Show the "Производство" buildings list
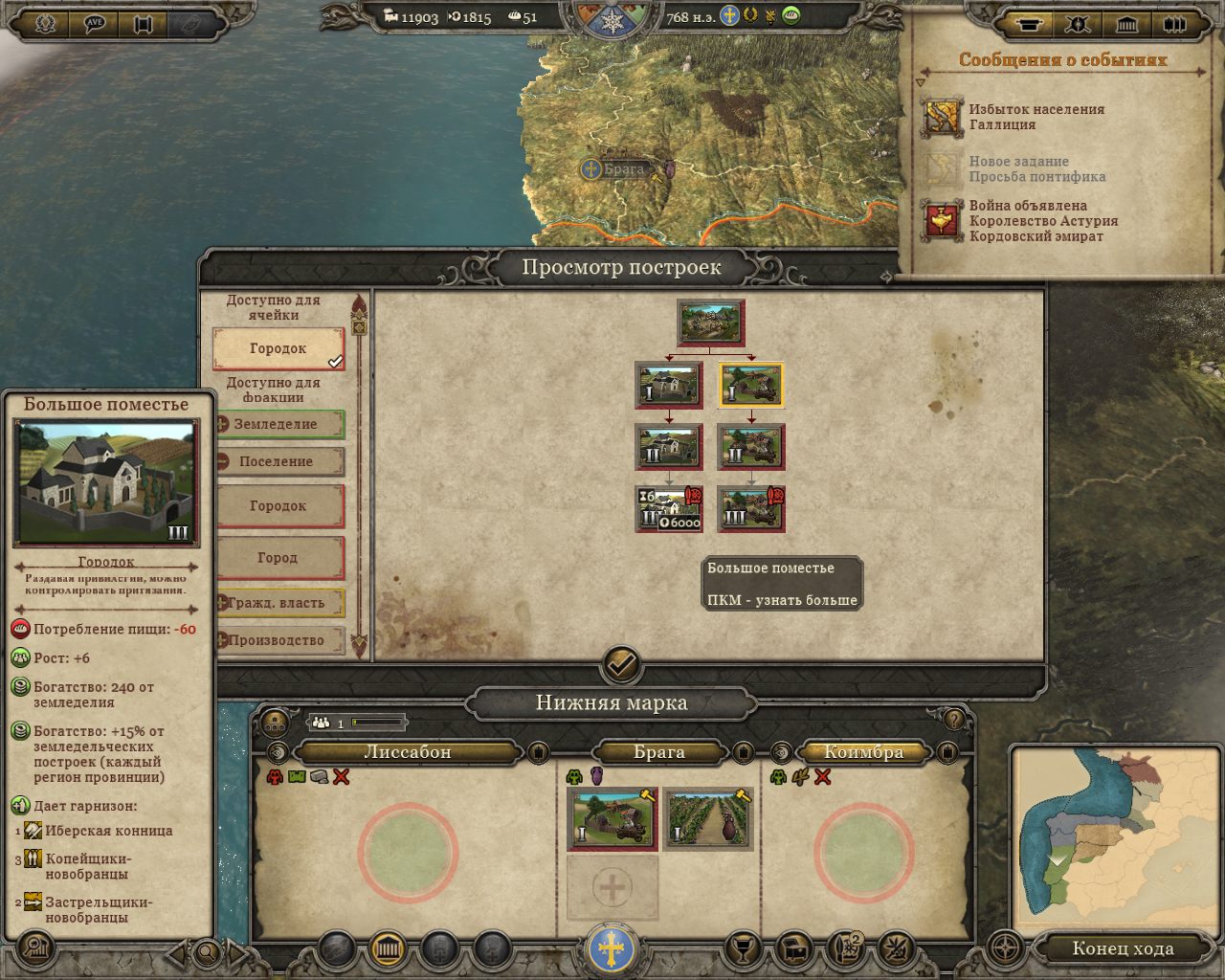The height and width of the screenshot is (980, 1225). click(x=278, y=640)
